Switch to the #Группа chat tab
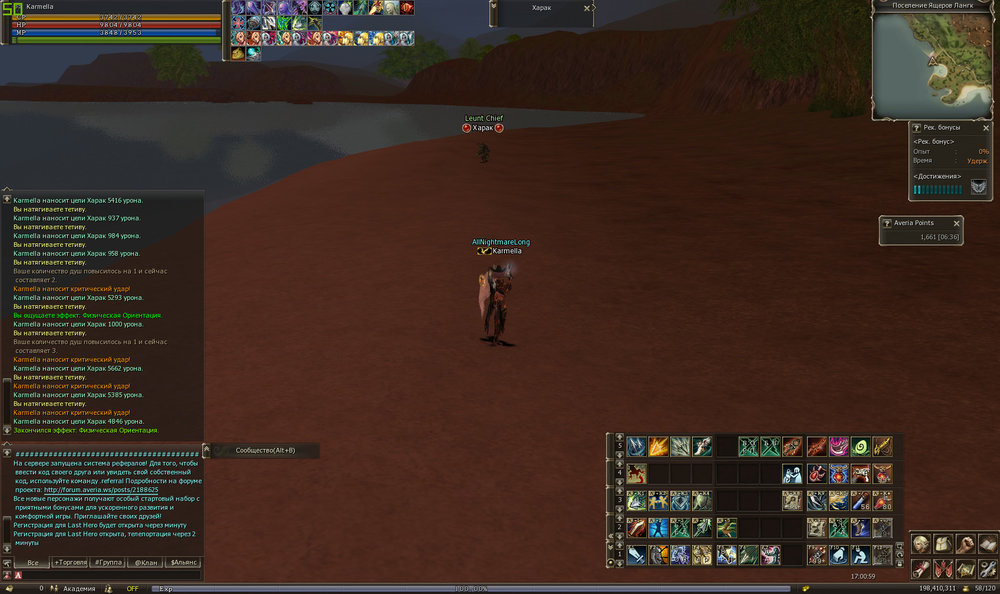 click(x=108, y=563)
